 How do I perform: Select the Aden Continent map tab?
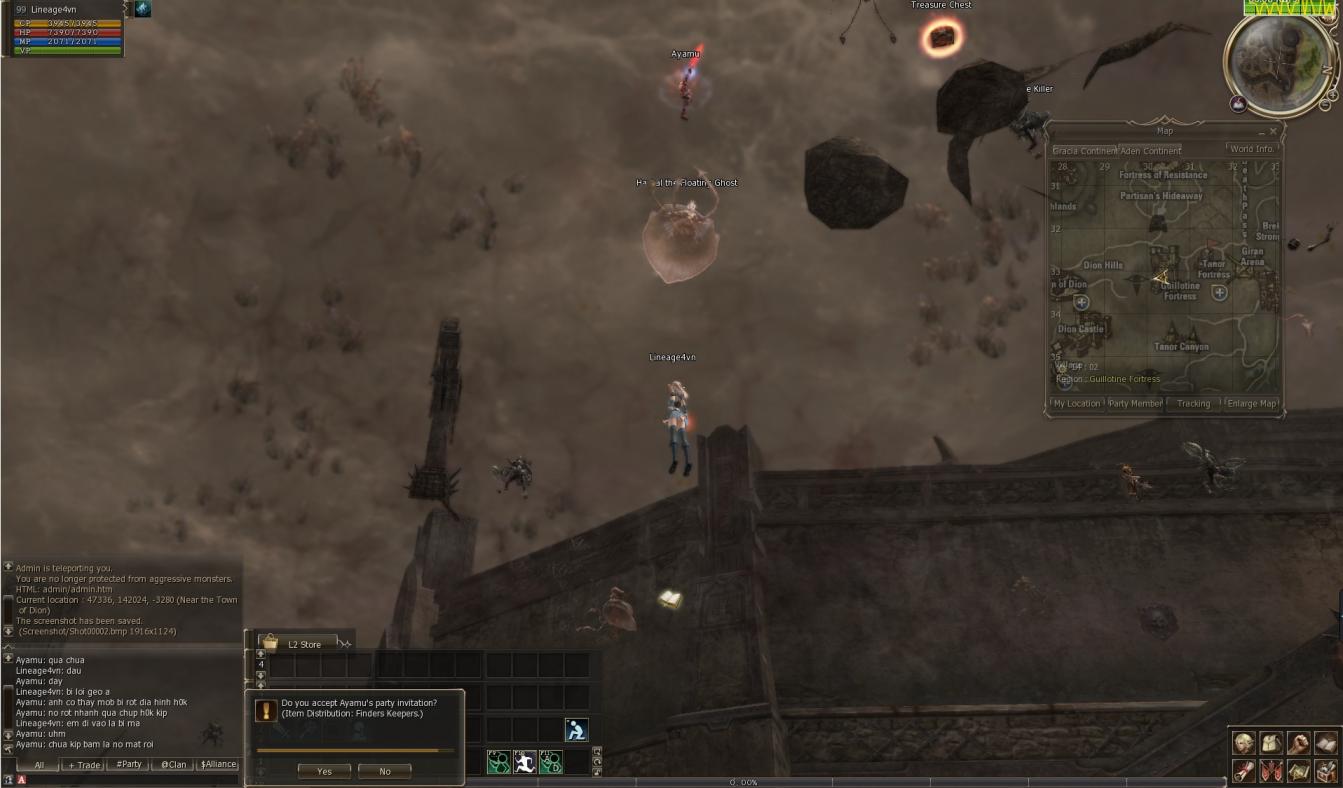coord(1150,151)
